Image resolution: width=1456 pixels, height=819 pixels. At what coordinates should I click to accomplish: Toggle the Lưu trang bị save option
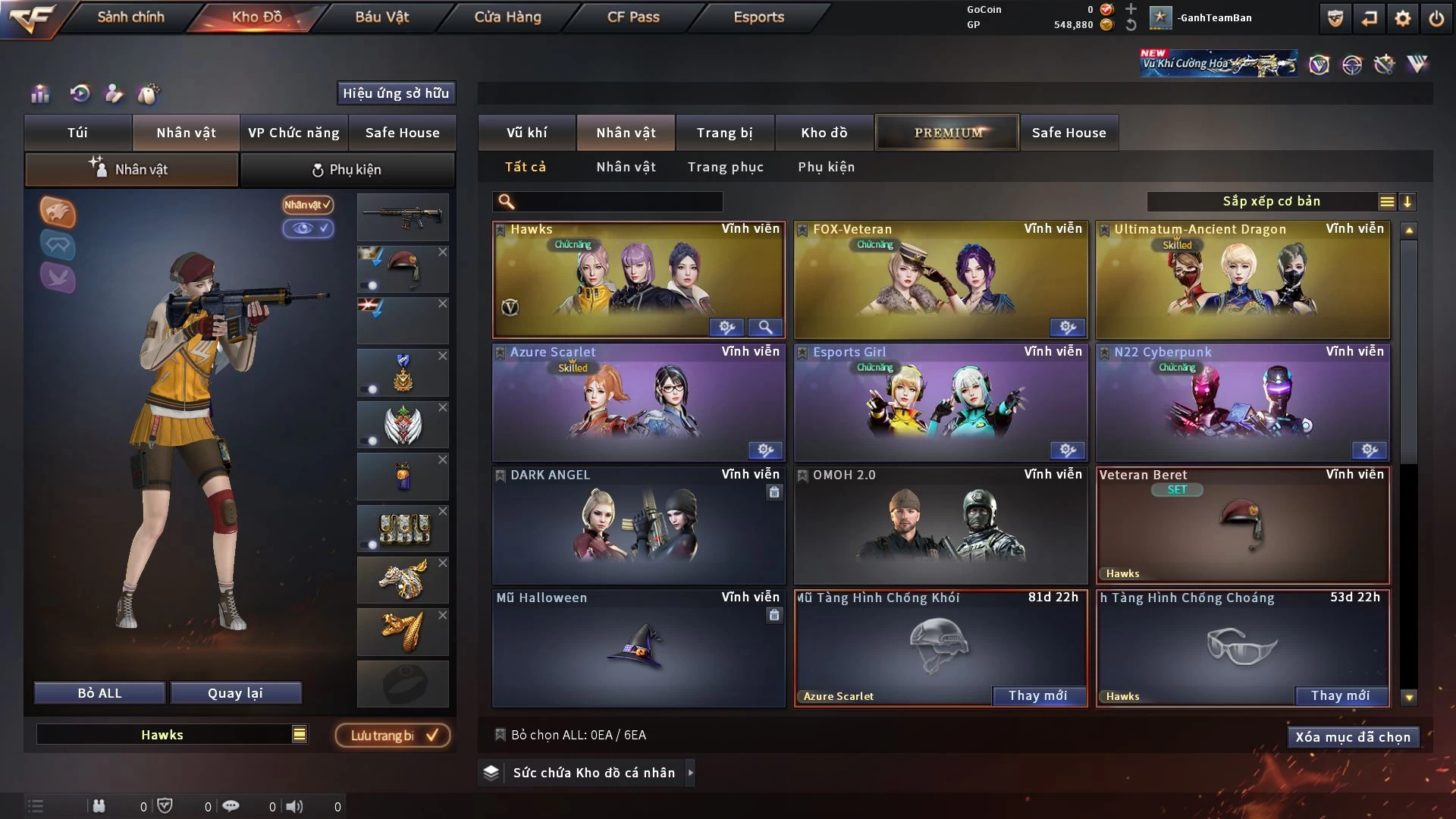click(393, 736)
